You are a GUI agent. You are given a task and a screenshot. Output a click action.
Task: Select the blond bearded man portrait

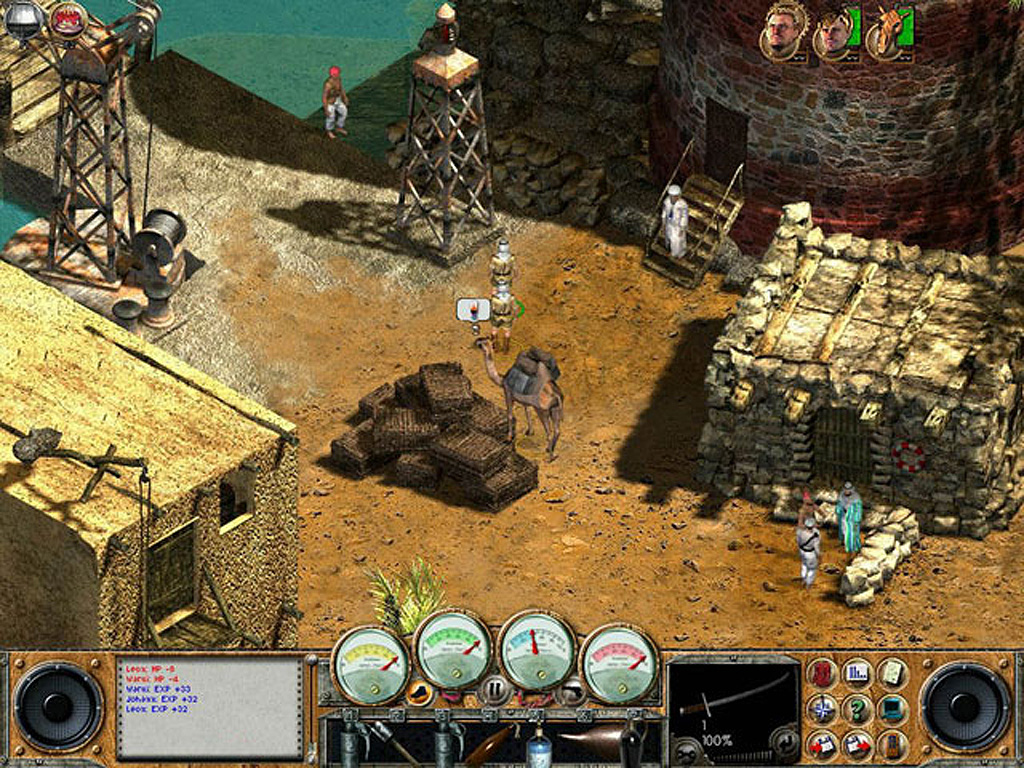782,31
